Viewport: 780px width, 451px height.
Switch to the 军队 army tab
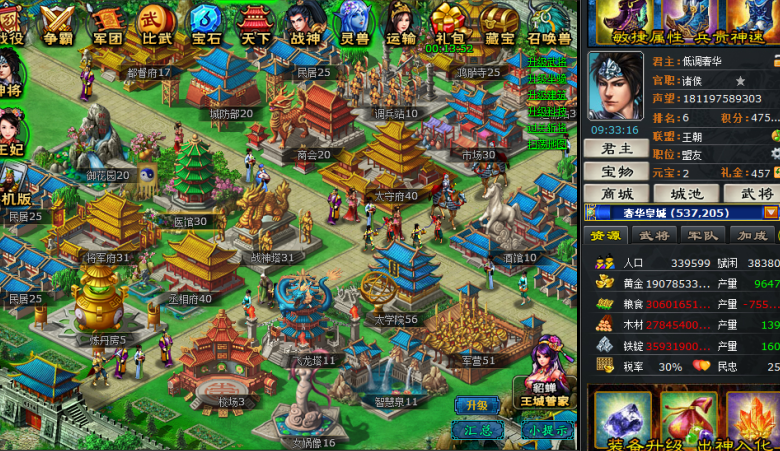coord(704,235)
